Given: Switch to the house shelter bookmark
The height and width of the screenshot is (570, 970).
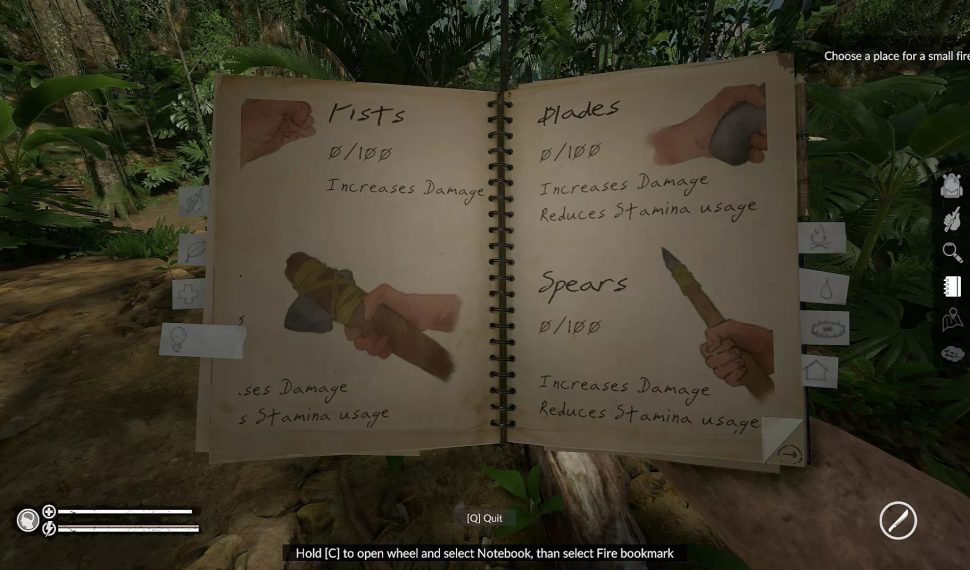Looking at the screenshot, I should pyautogui.click(x=820, y=370).
